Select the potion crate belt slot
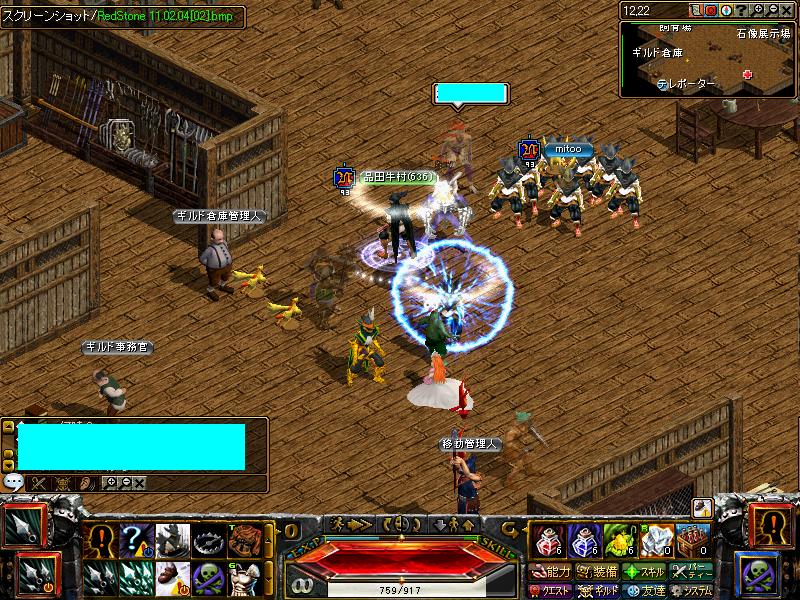The width and height of the screenshot is (800, 600). [693, 539]
